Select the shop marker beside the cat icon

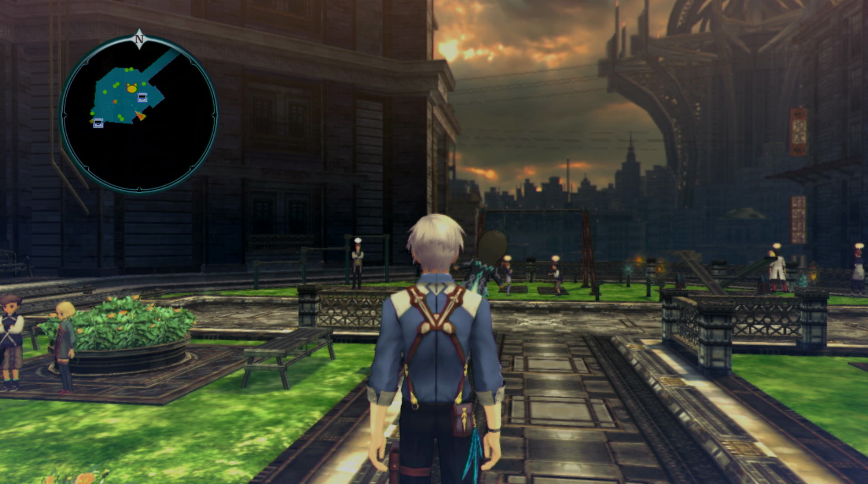coord(143,97)
